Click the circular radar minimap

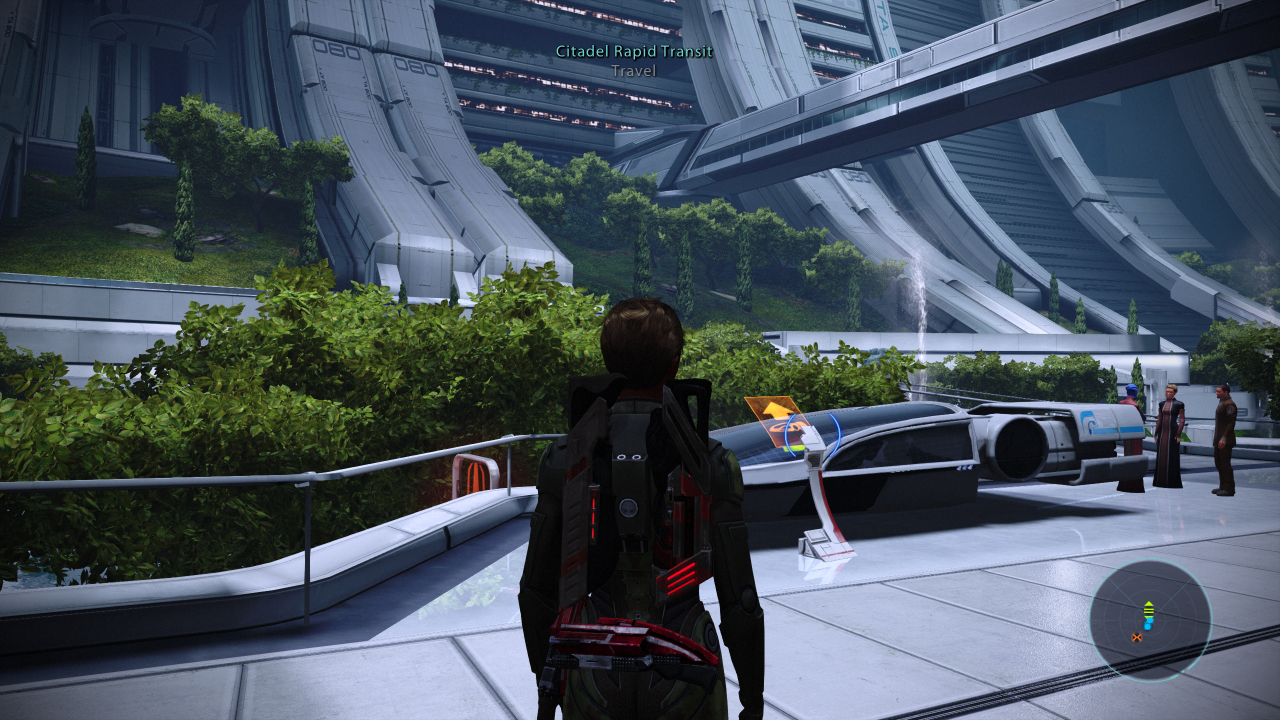tap(1149, 620)
